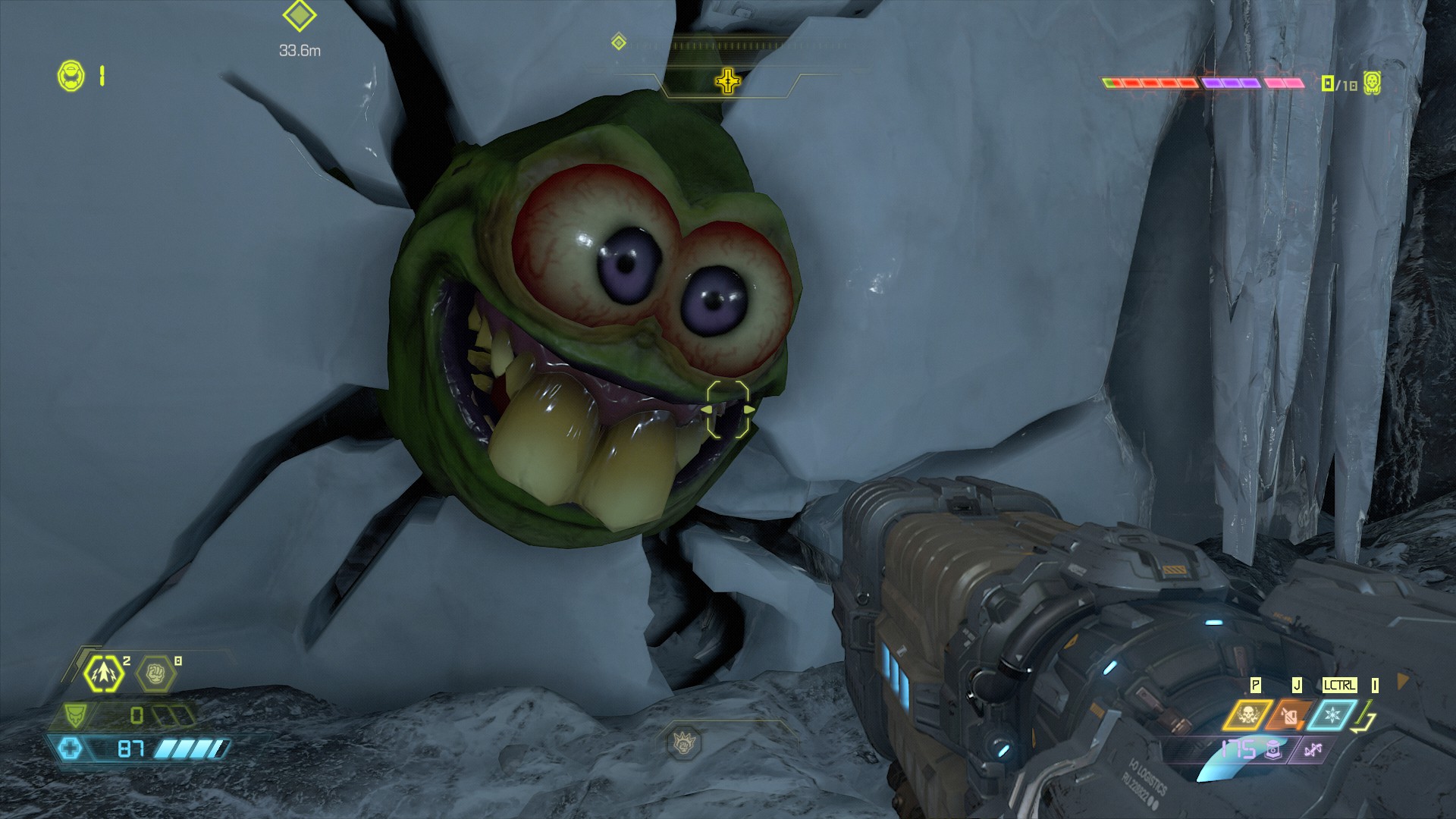Choose the Ice Bomb snowflake icon
The height and width of the screenshot is (819, 1456).
(x=1331, y=715)
